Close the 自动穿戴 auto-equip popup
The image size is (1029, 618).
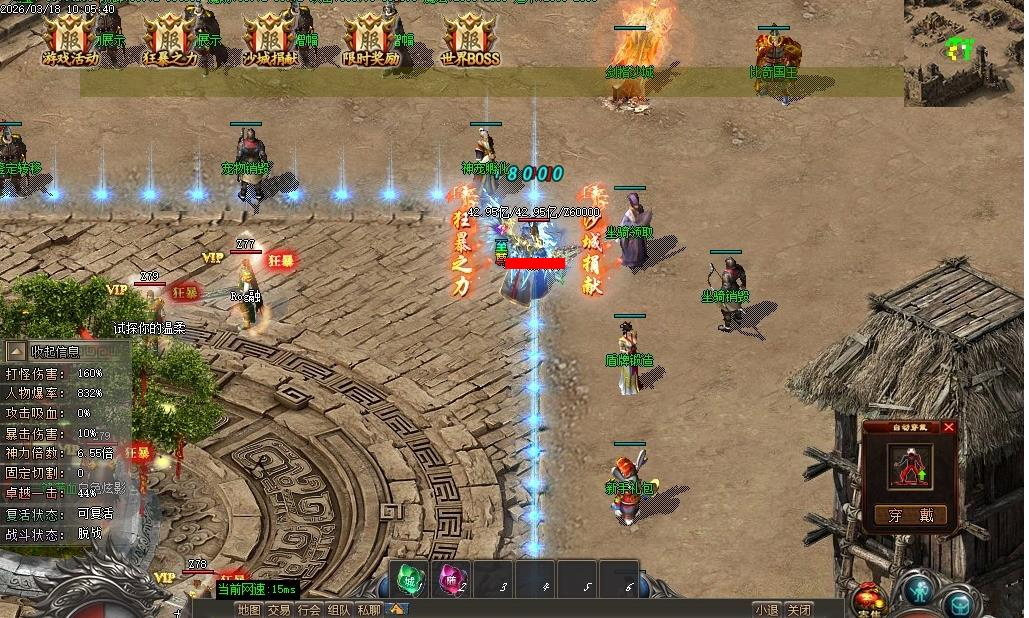point(949,427)
